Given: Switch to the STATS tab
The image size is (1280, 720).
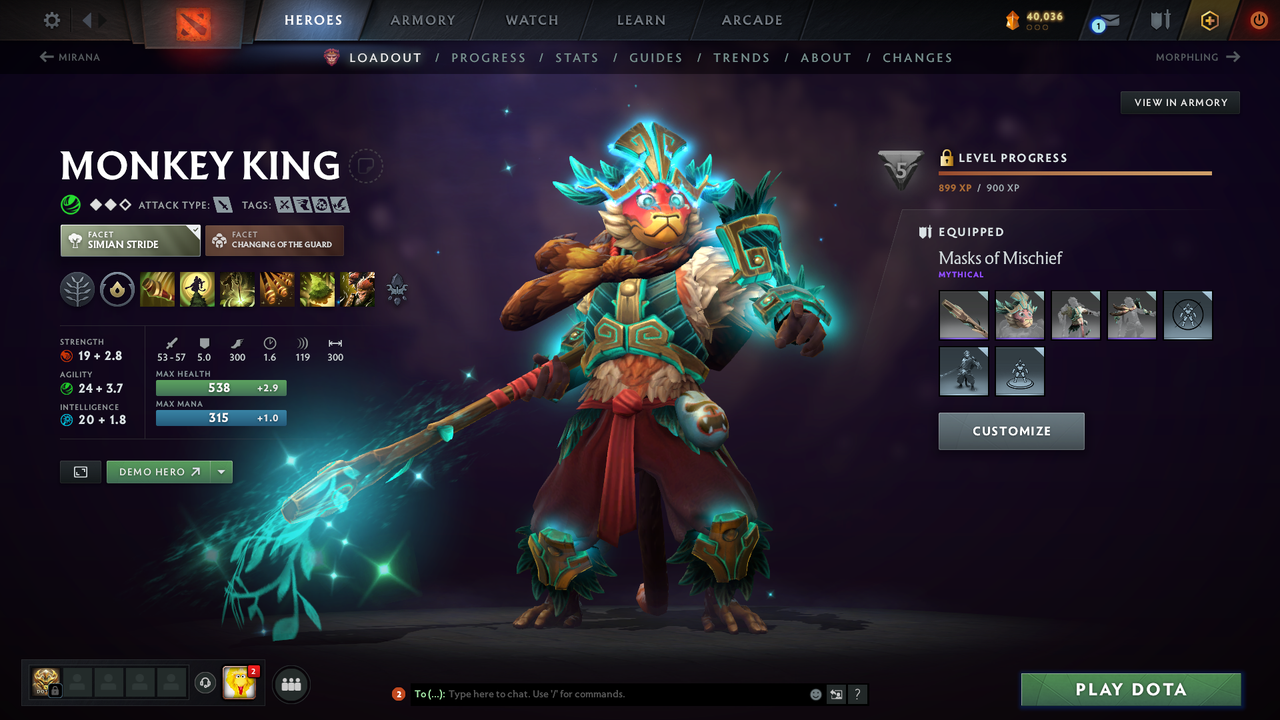Looking at the screenshot, I should point(577,57).
